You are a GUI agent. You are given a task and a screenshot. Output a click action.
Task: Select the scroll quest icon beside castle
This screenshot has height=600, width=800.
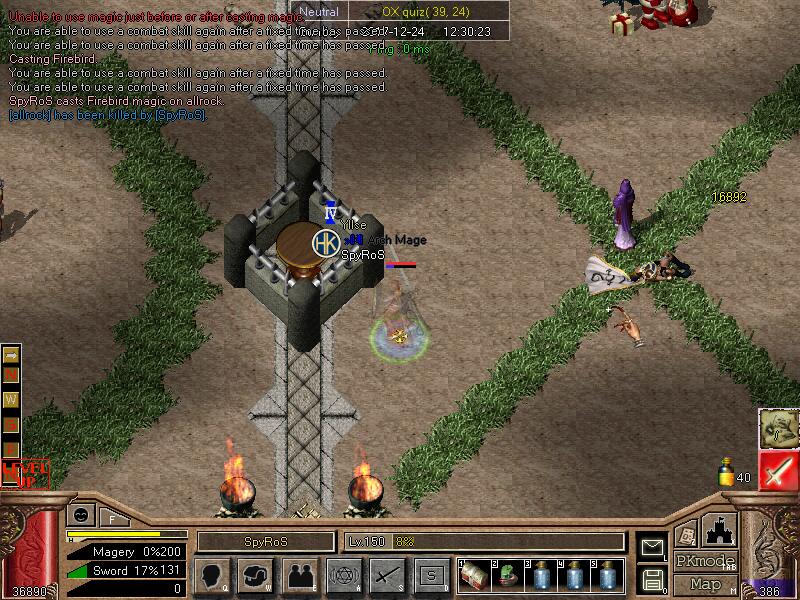point(686,535)
